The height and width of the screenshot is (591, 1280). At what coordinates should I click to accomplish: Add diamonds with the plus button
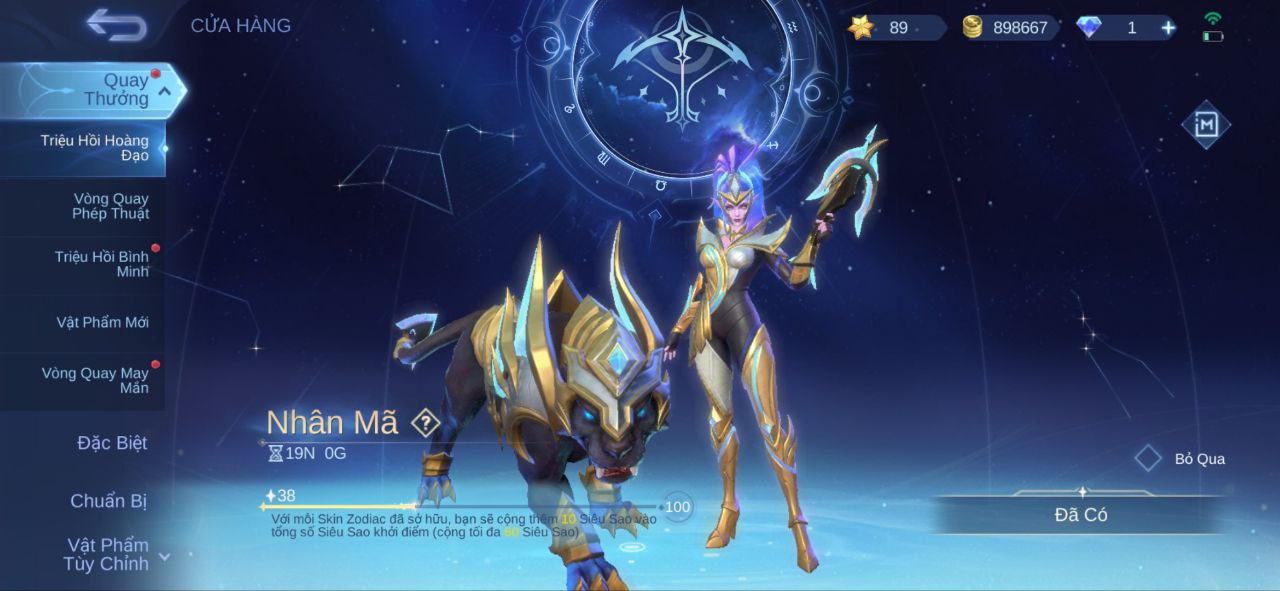click(1168, 28)
